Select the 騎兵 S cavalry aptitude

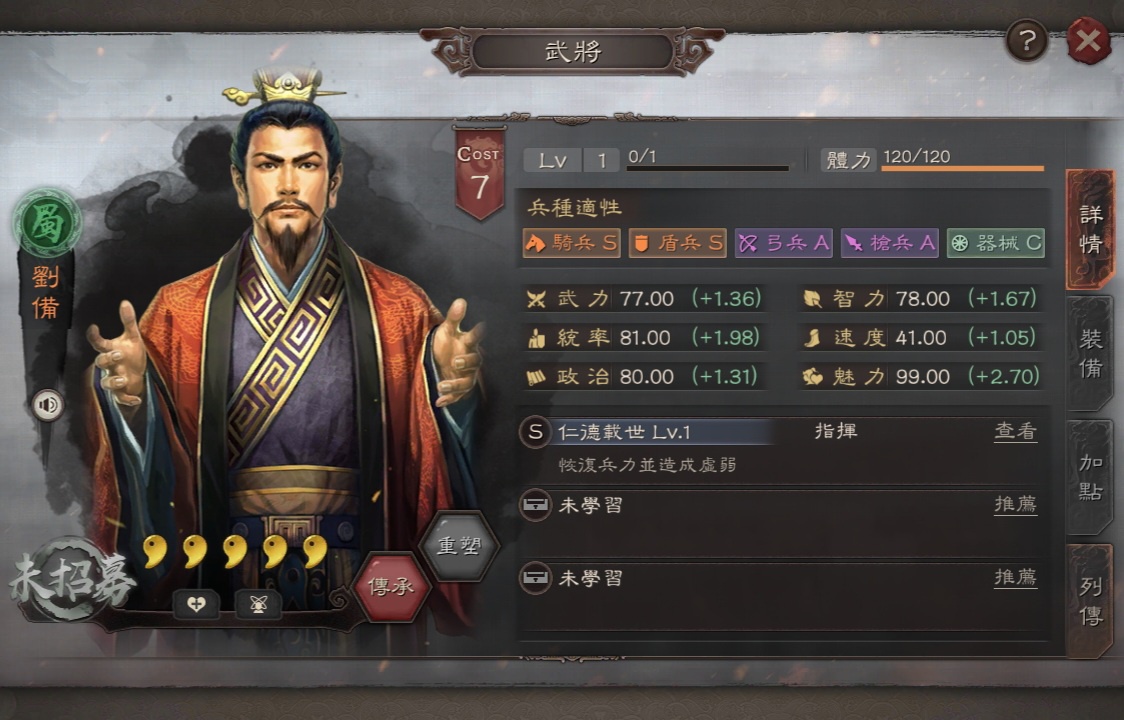(572, 243)
